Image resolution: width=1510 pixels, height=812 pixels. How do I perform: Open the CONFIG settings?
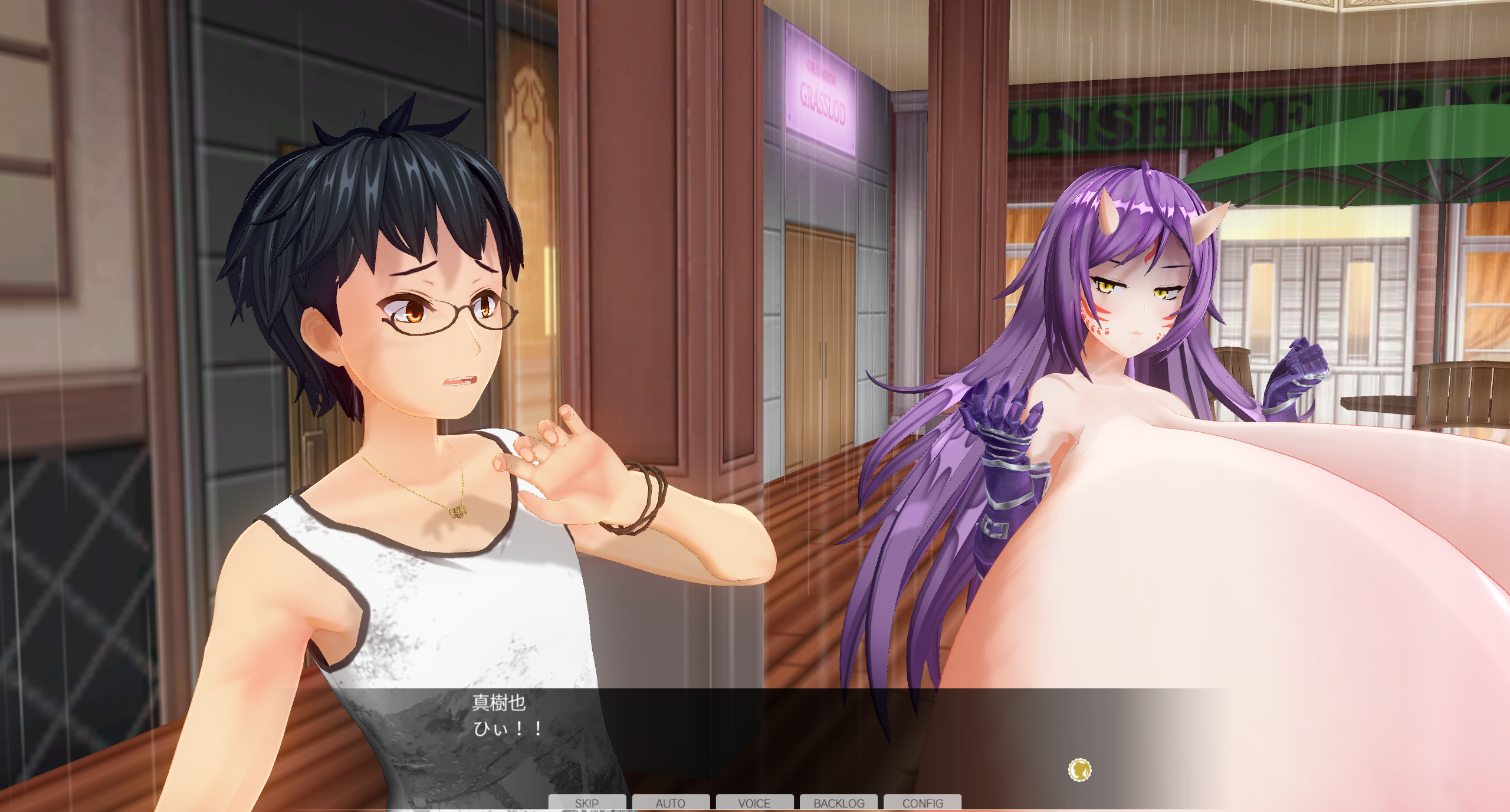pyautogui.click(x=923, y=803)
